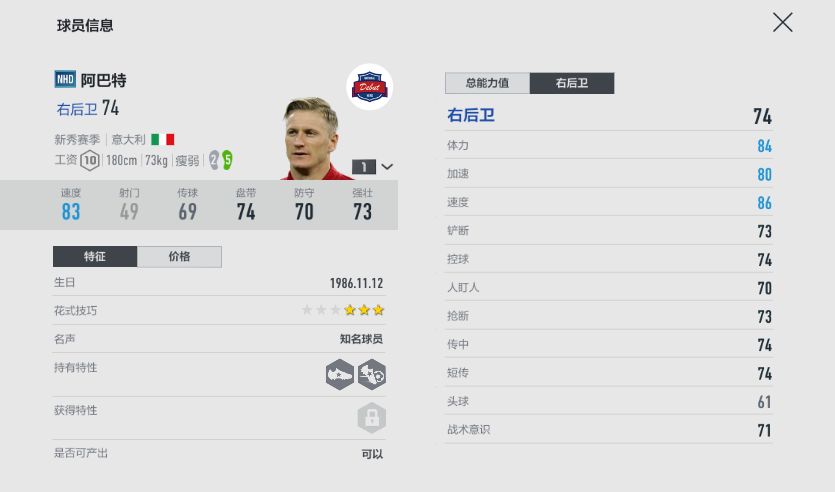Switch to the 特征 tab
The height and width of the screenshot is (492, 835).
[x=95, y=257]
